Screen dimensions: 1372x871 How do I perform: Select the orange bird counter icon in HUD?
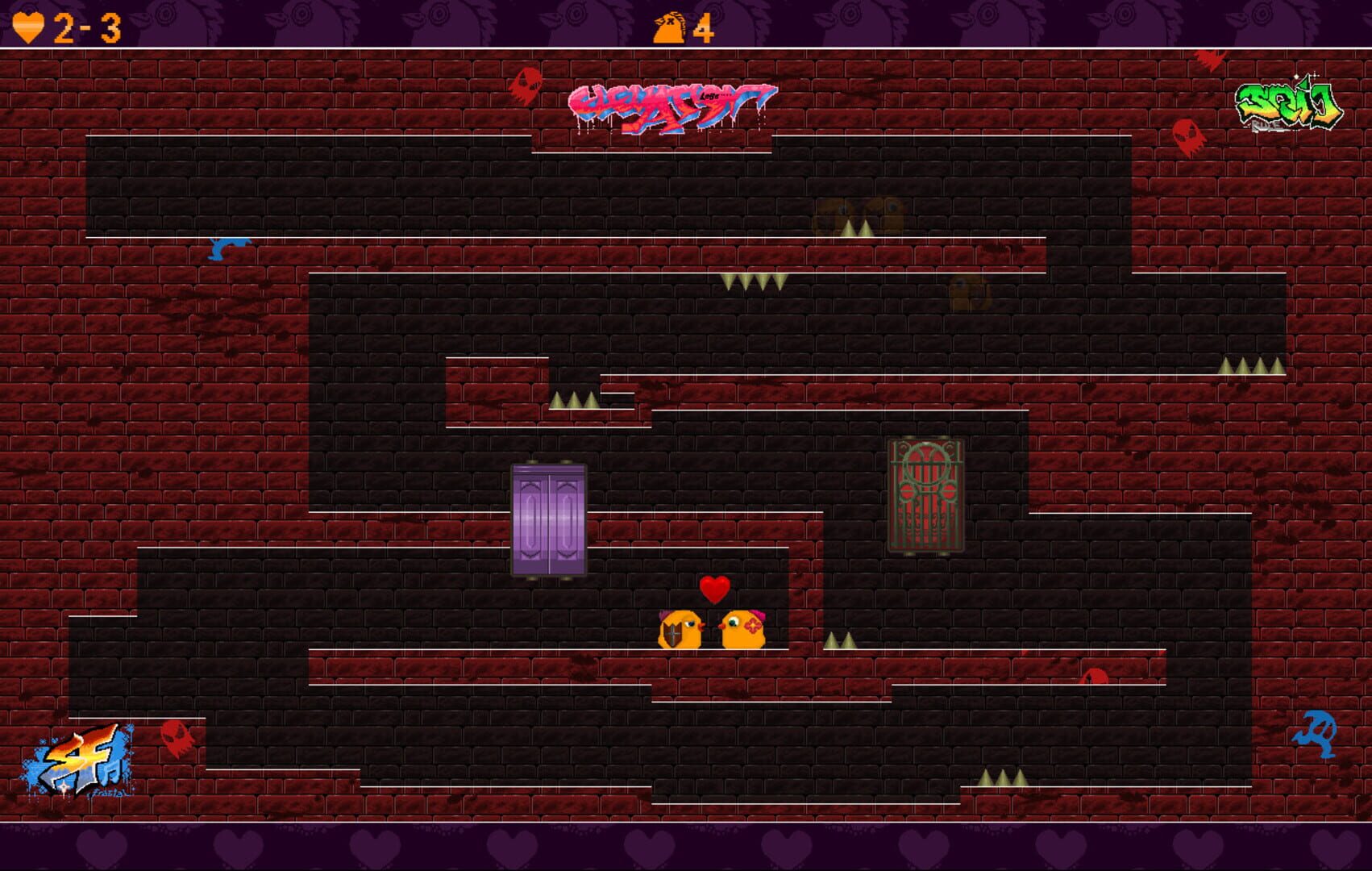(x=667, y=29)
